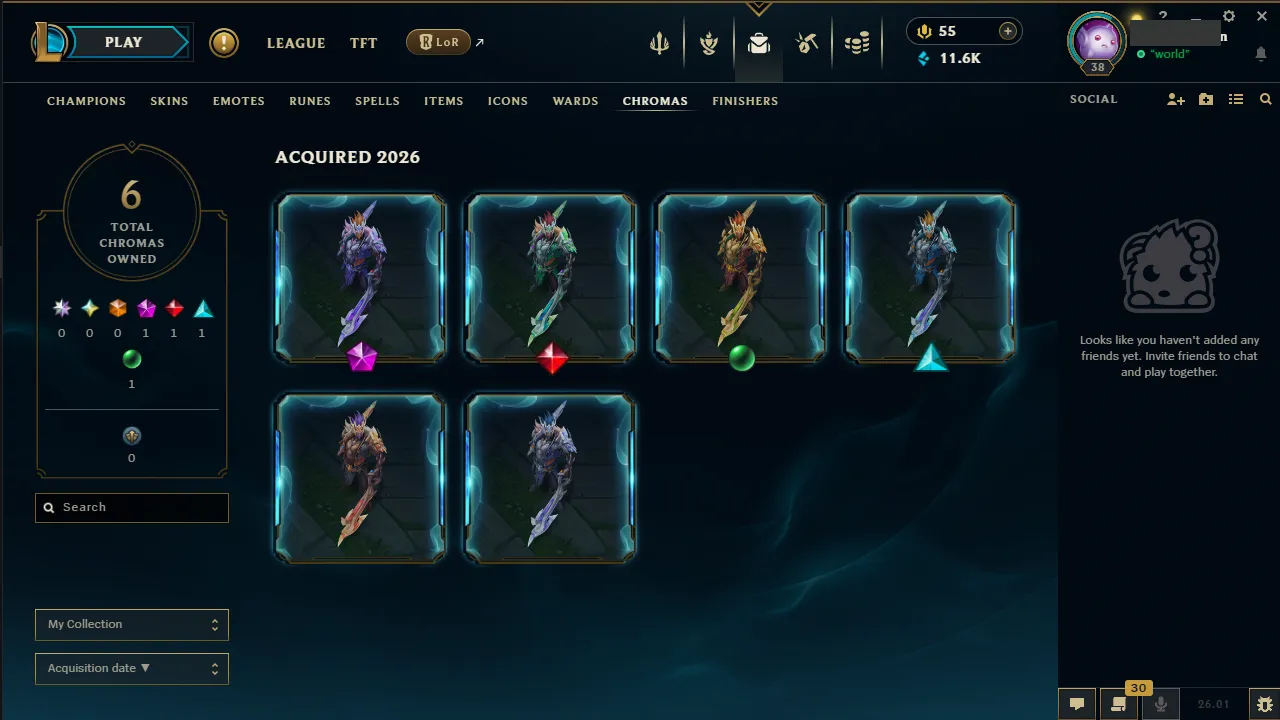Switch to the SKINS tab

[169, 101]
